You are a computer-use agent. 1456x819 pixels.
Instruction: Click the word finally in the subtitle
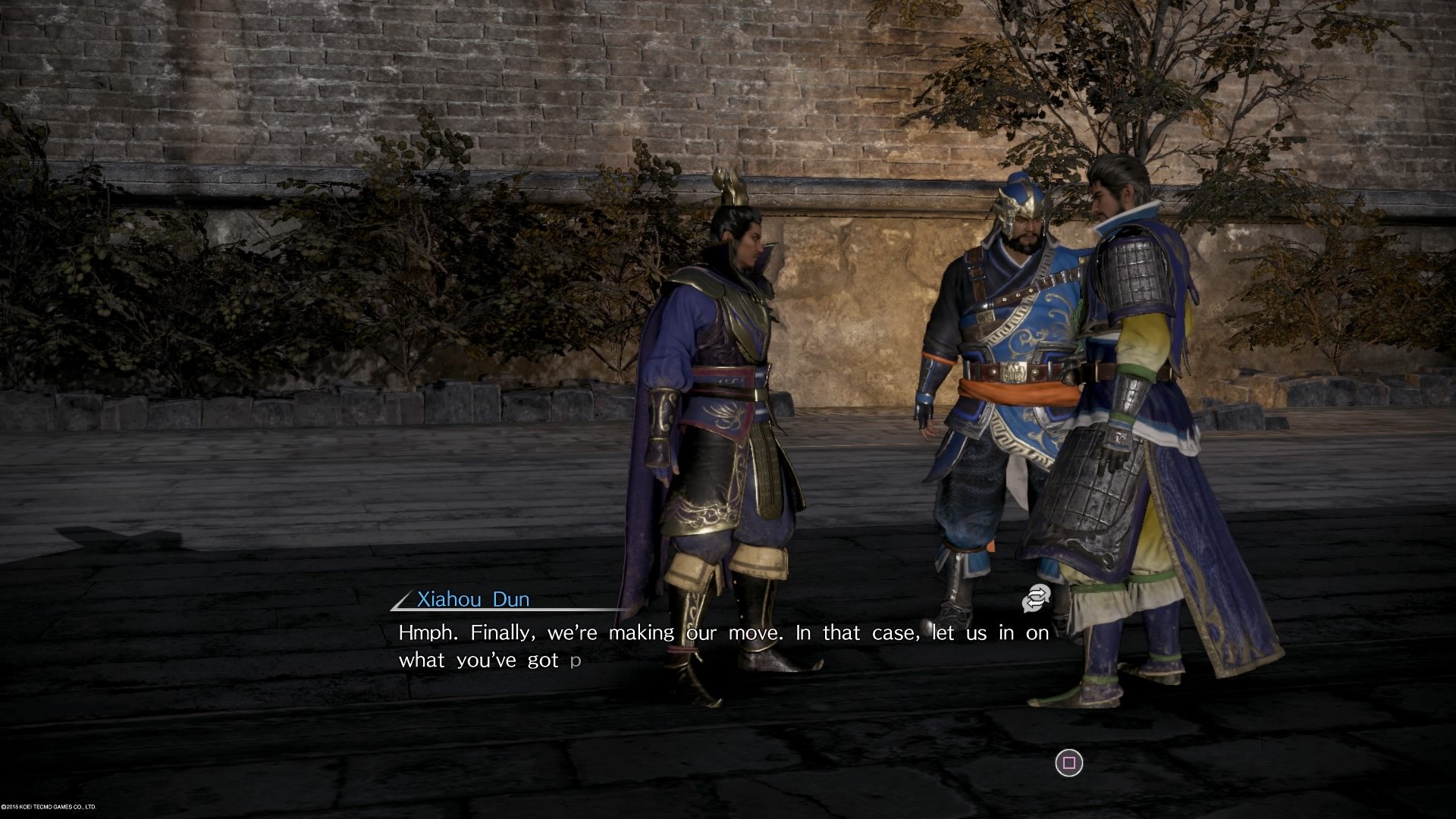500,632
